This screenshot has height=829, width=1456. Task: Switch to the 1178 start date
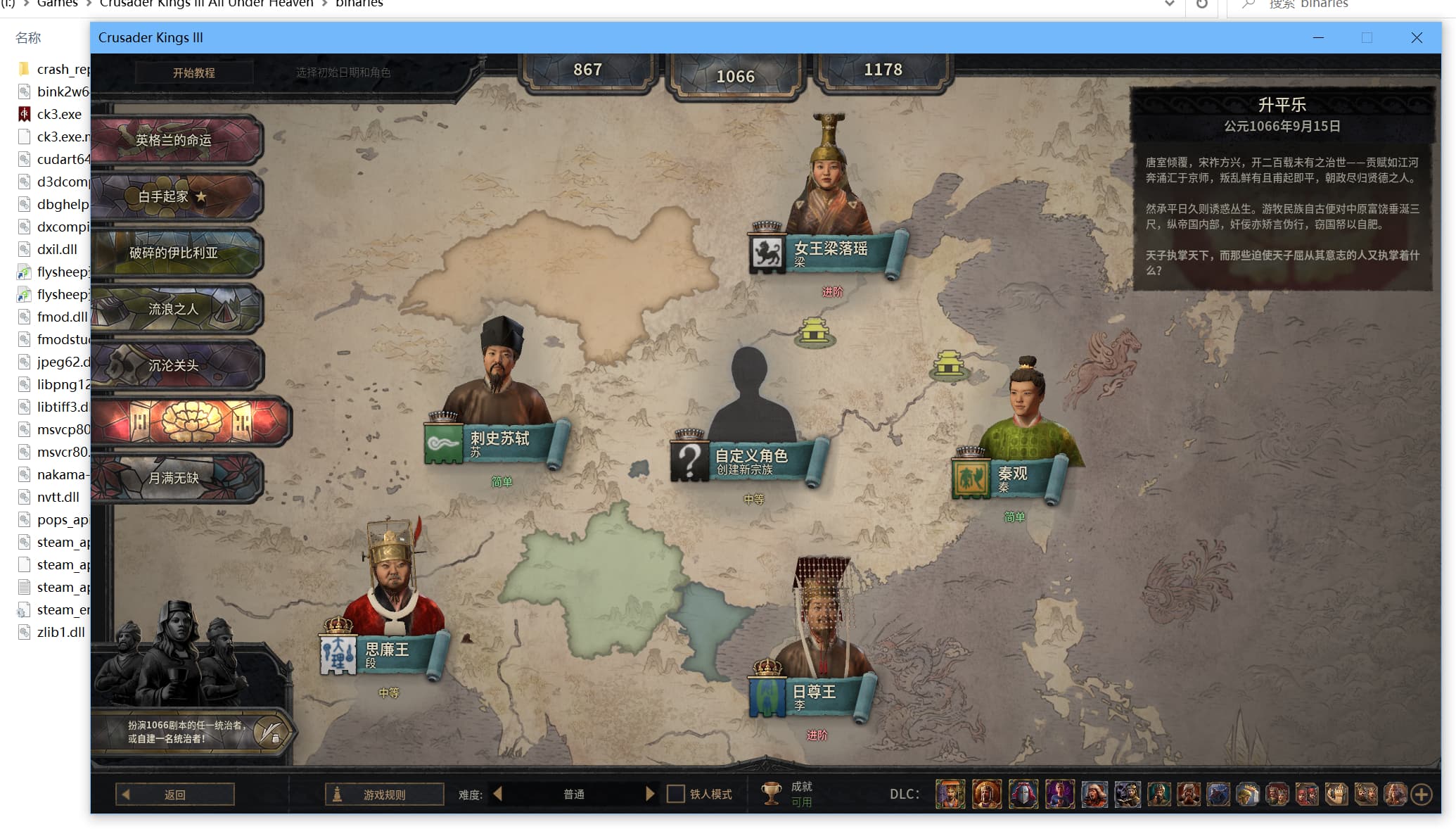(882, 70)
